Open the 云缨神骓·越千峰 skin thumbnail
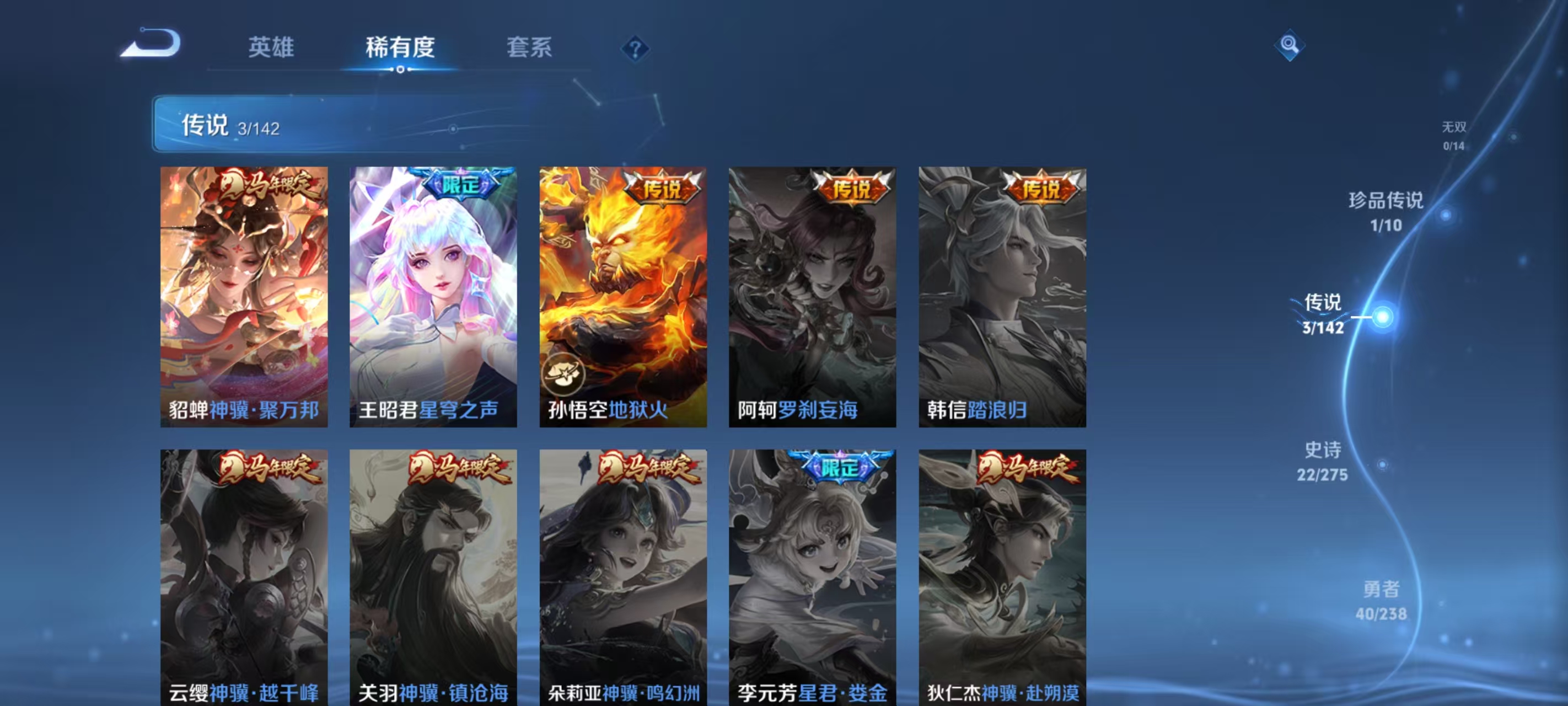This screenshot has width=1568, height=706. (244, 573)
